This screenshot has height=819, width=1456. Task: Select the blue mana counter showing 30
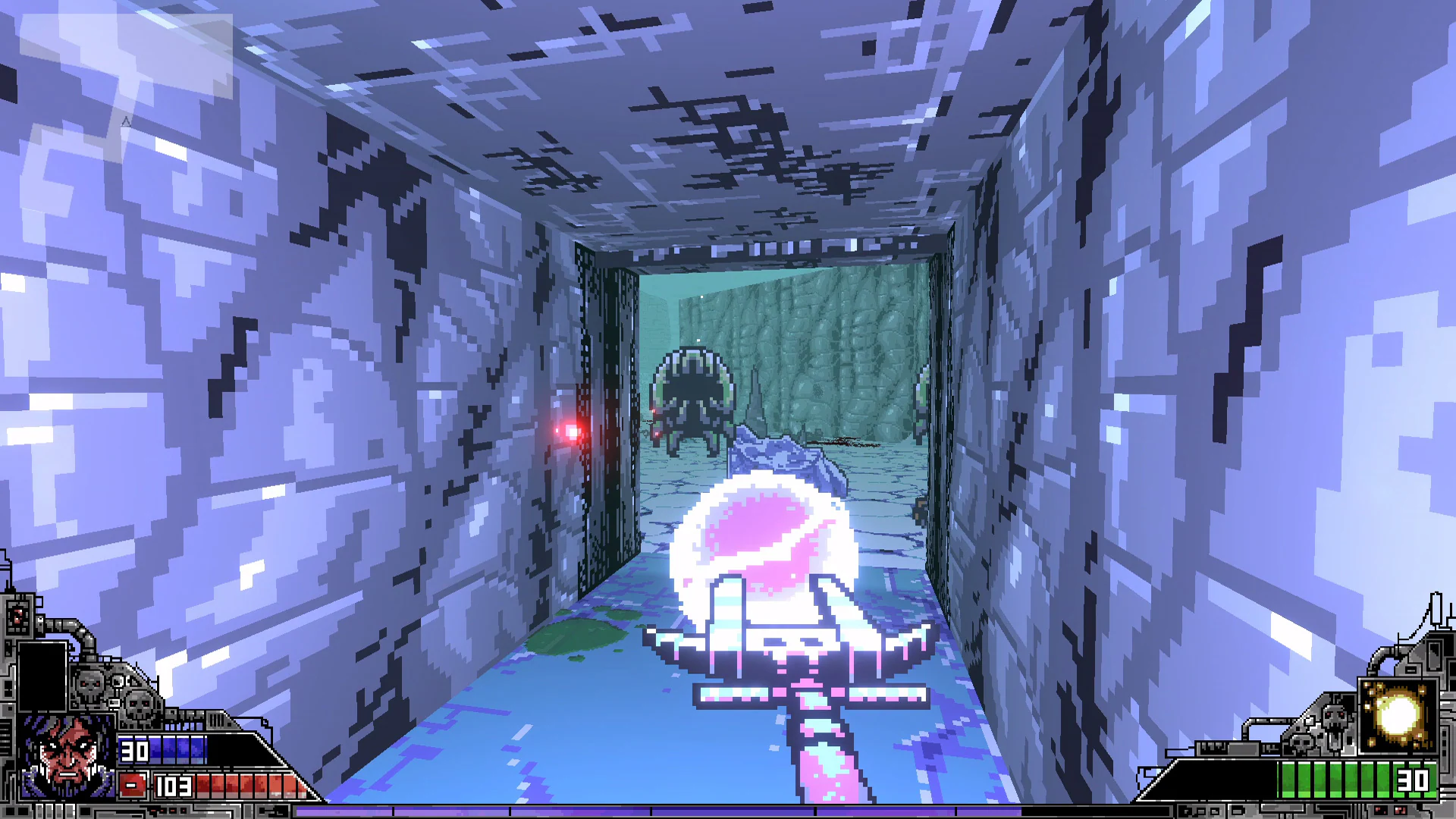pos(134,751)
